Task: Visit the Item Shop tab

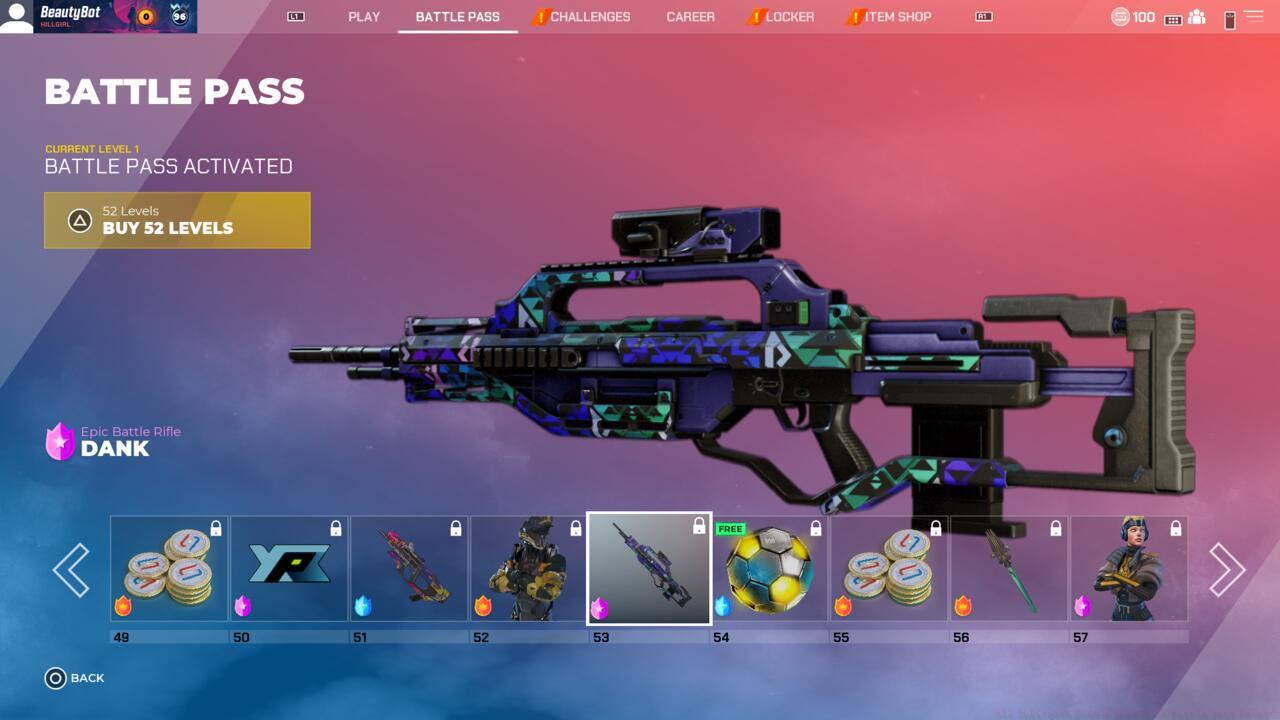Action: (897, 17)
